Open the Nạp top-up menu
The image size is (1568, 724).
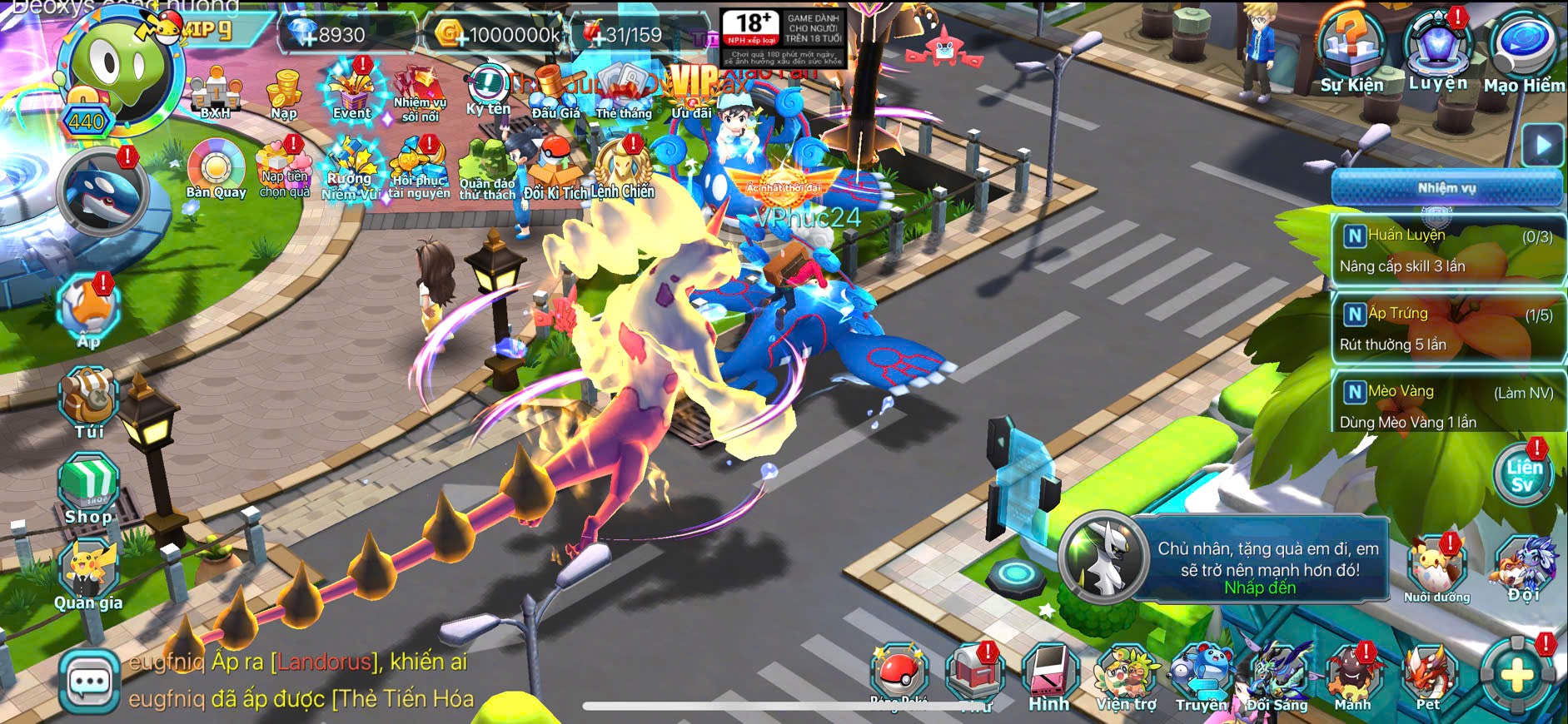(x=284, y=93)
